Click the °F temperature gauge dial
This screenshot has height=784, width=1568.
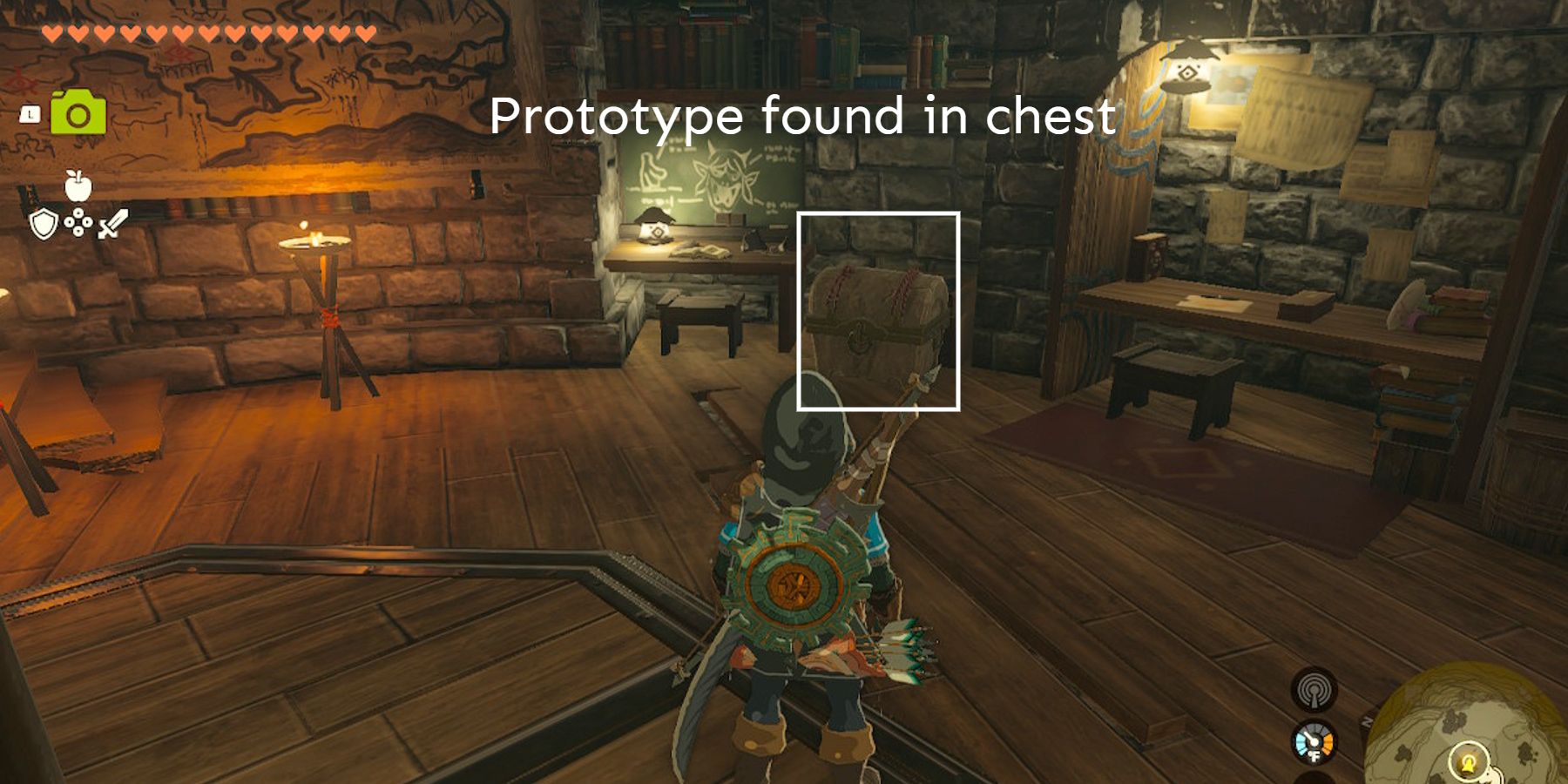click(x=1313, y=742)
